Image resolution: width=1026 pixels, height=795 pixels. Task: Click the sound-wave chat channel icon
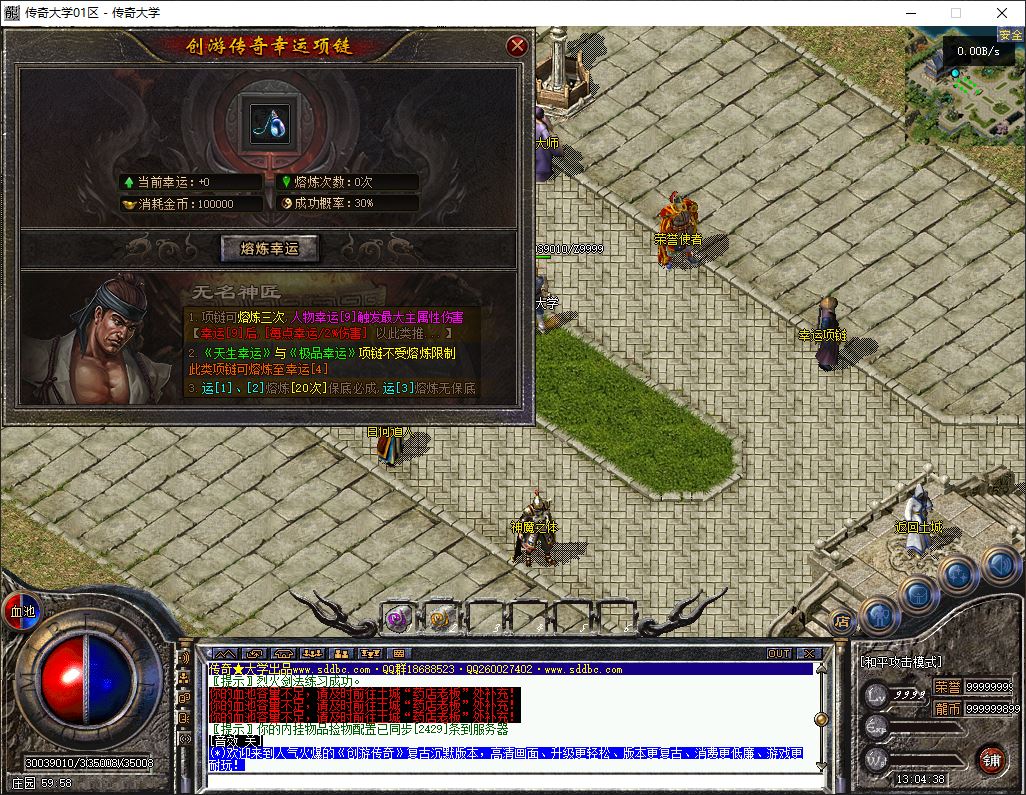(x=184, y=657)
